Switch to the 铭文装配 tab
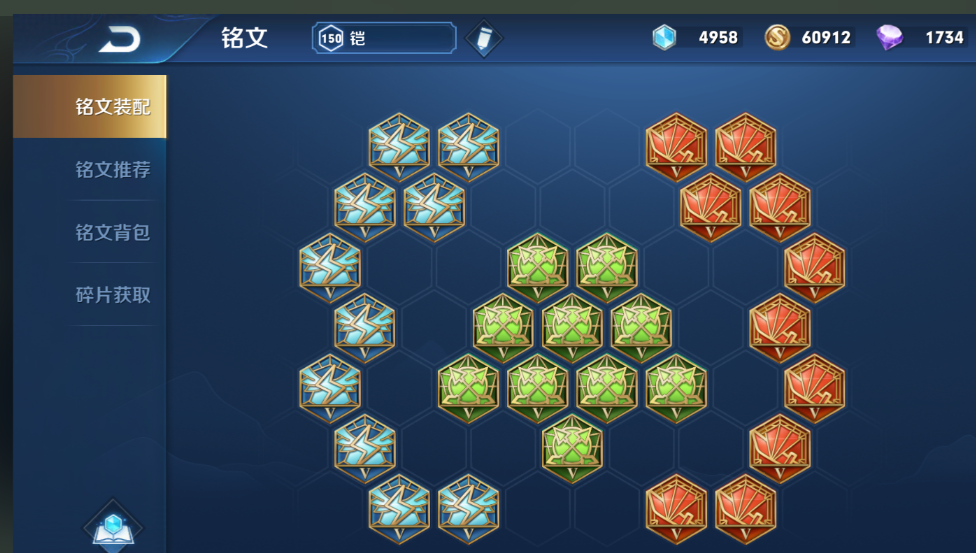Screen dimensions: 976x553 point(112,107)
